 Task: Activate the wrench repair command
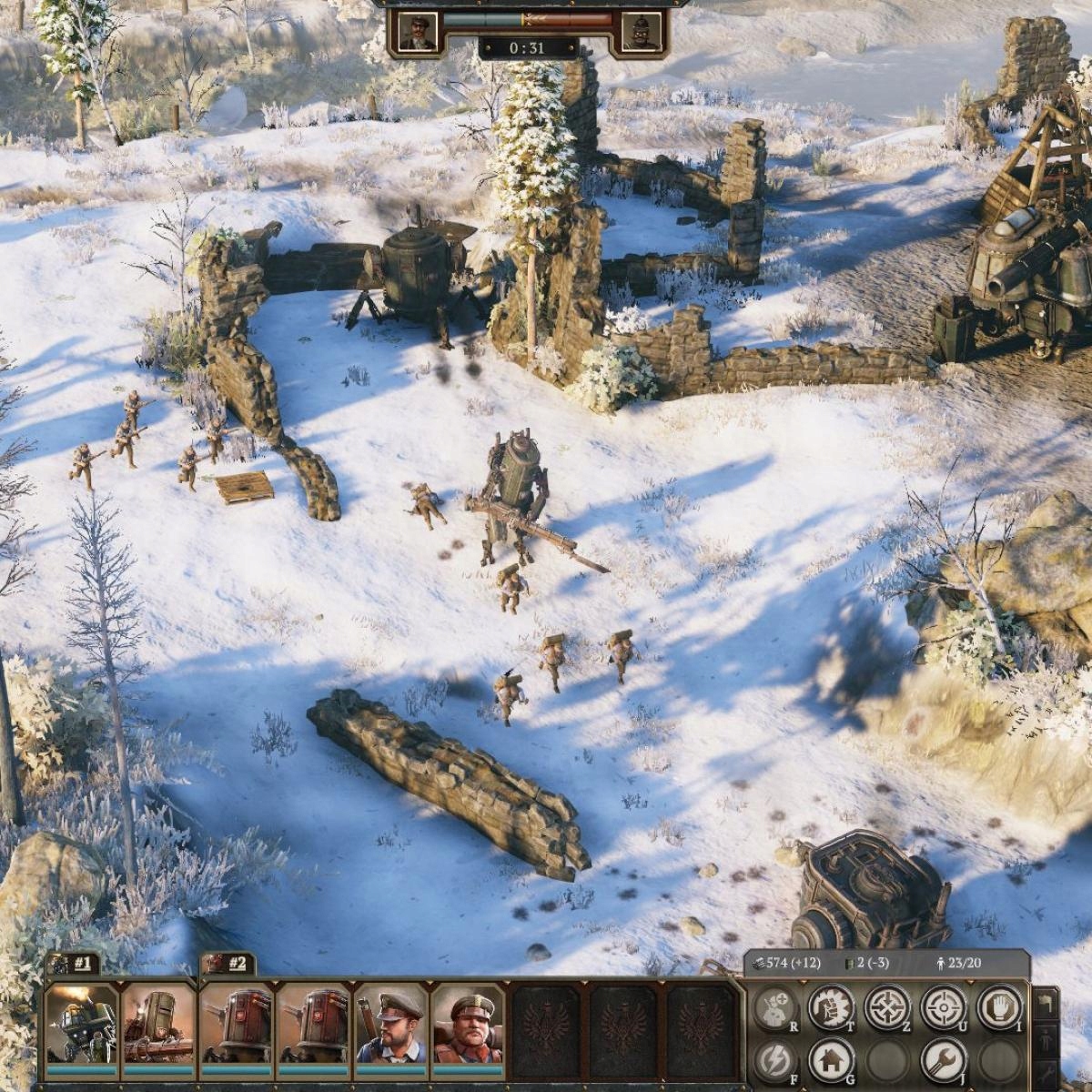click(x=943, y=1060)
